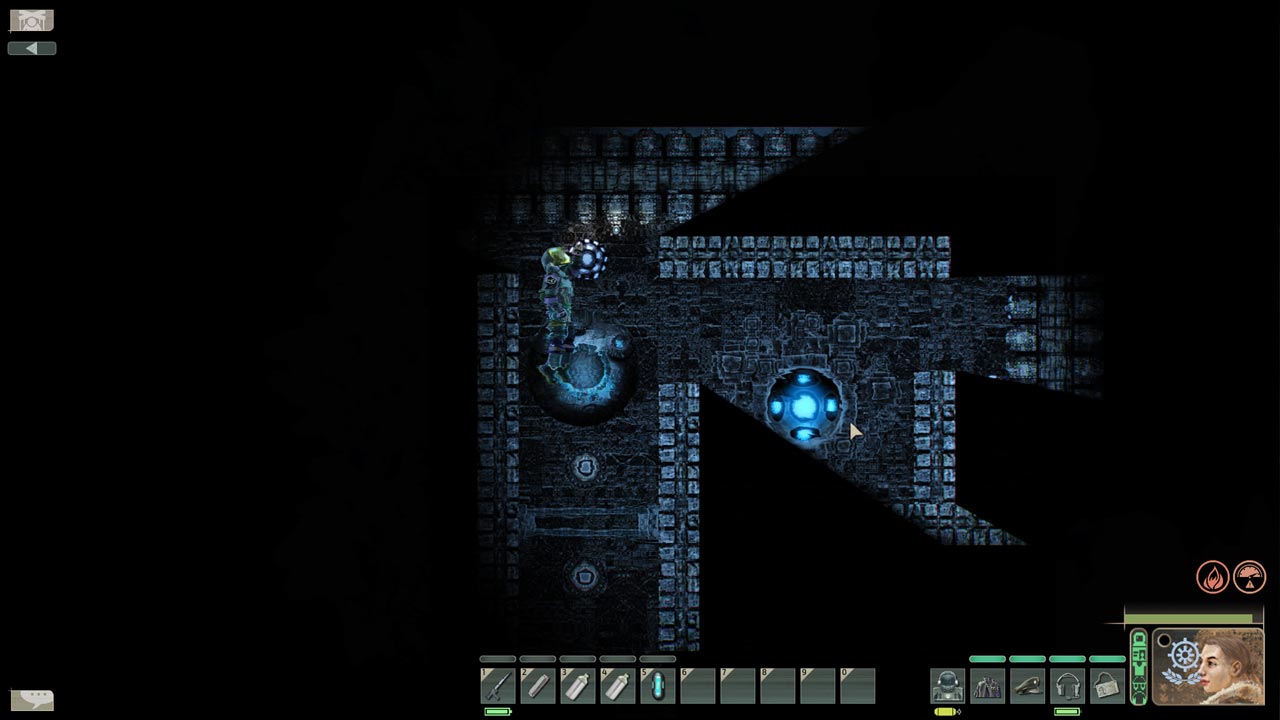Select the rifle in hotbar slot 1

pyautogui.click(x=497, y=686)
